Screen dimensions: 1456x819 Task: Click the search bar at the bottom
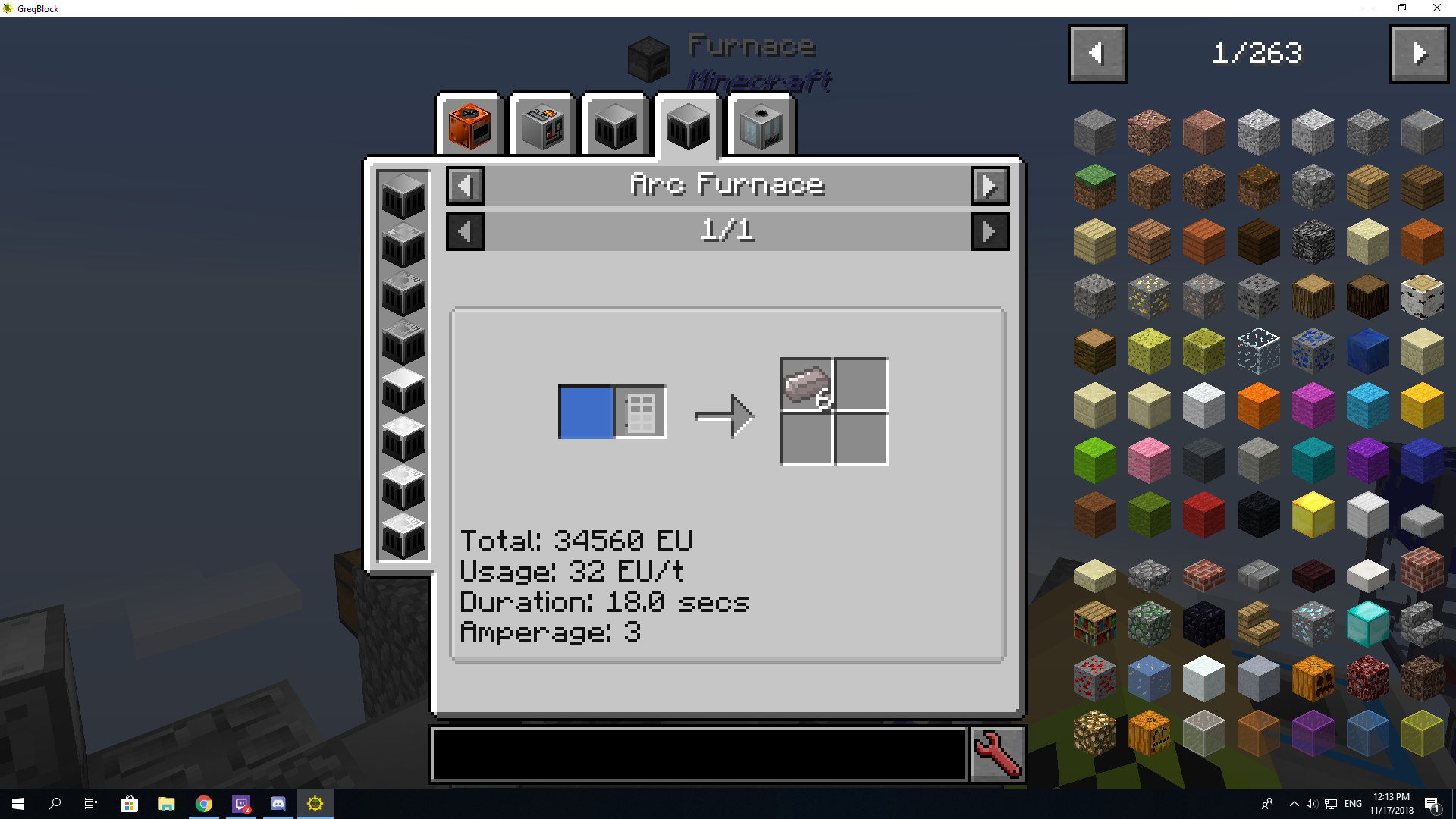pyautogui.click(x=698, y=755)
